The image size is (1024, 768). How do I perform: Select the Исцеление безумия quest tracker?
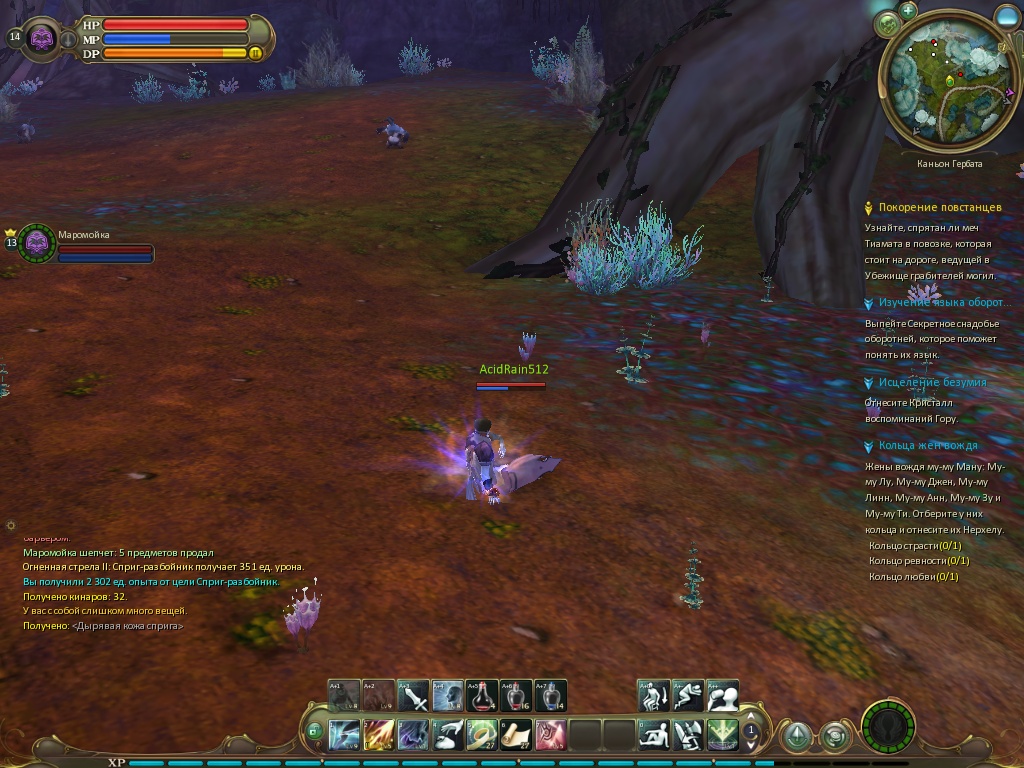932,382
